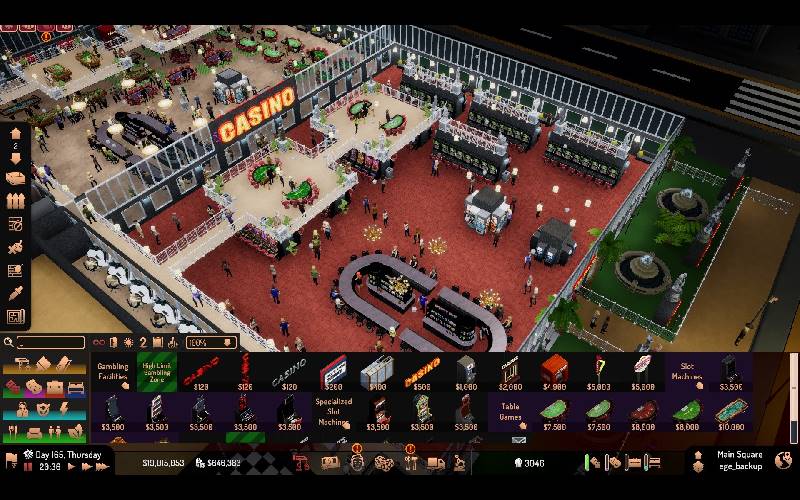
Task: Go down one floor with the down arrow
Action: 15,157
